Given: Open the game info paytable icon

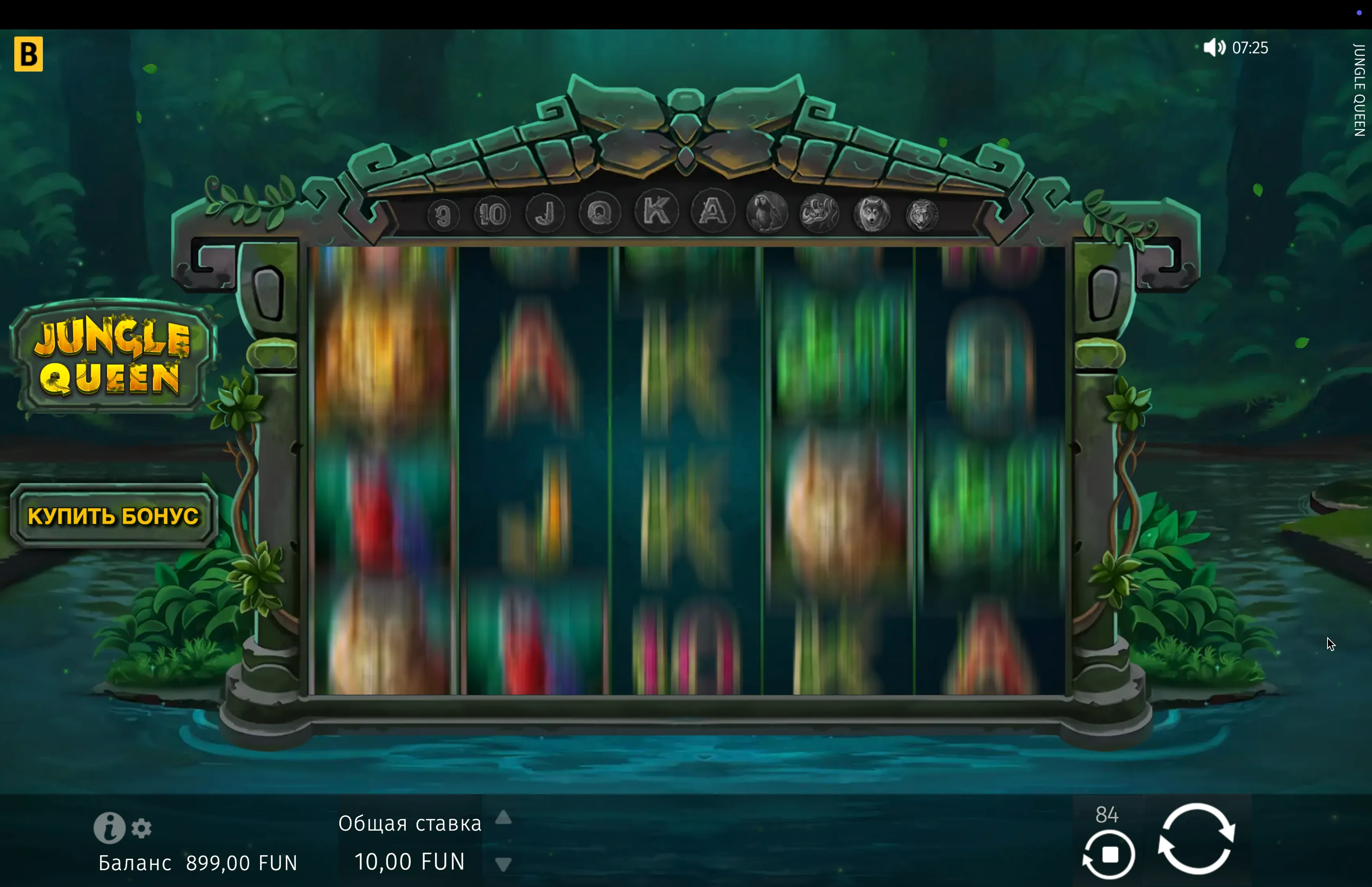Looking at the screenshot, I should 109,828.
